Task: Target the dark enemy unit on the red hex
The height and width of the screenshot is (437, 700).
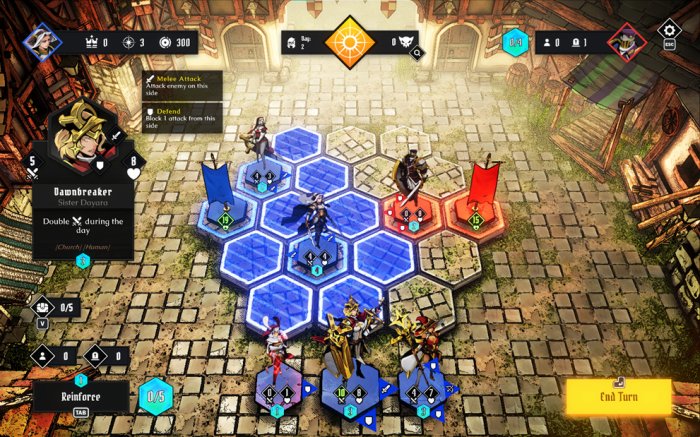Action: pos(407,185)
